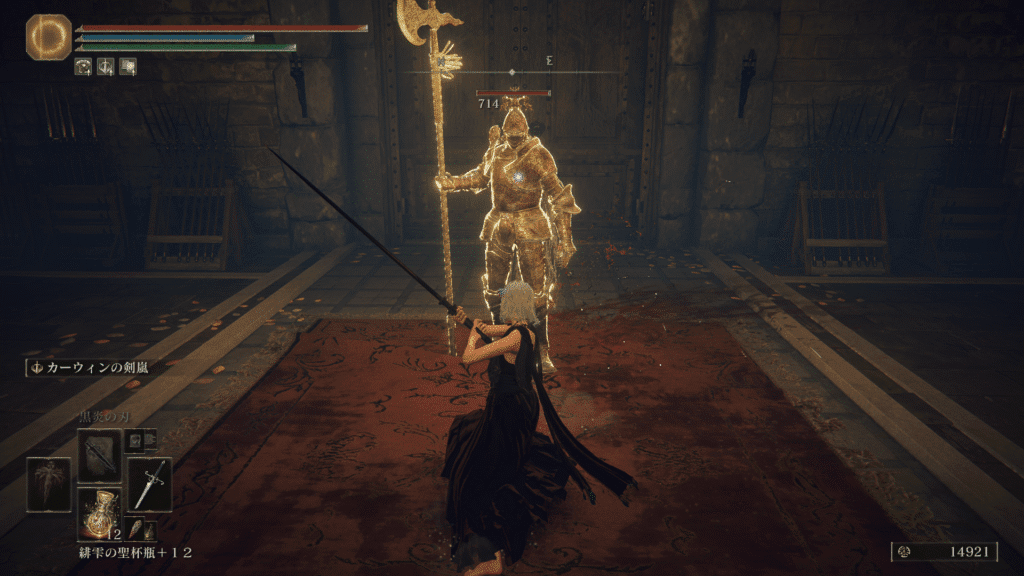1024x576 pixels.
Task: Choose the left-hand armament slot with the pale figure
Action: [x=48, y=485]
